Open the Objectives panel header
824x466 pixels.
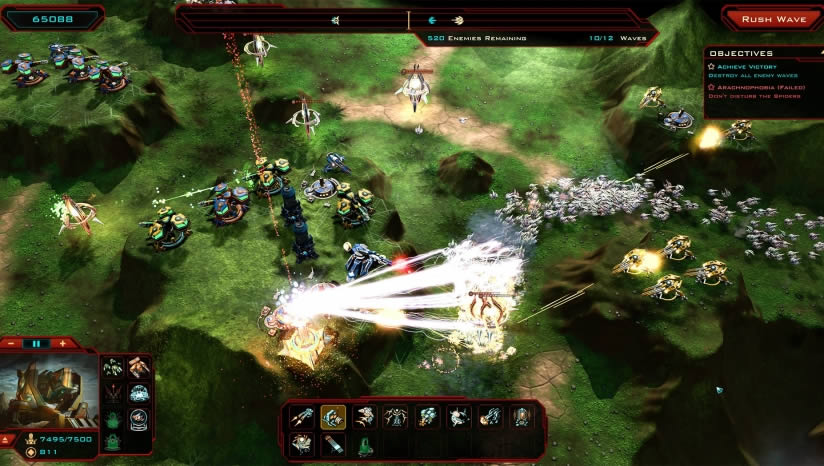(741, 53)
